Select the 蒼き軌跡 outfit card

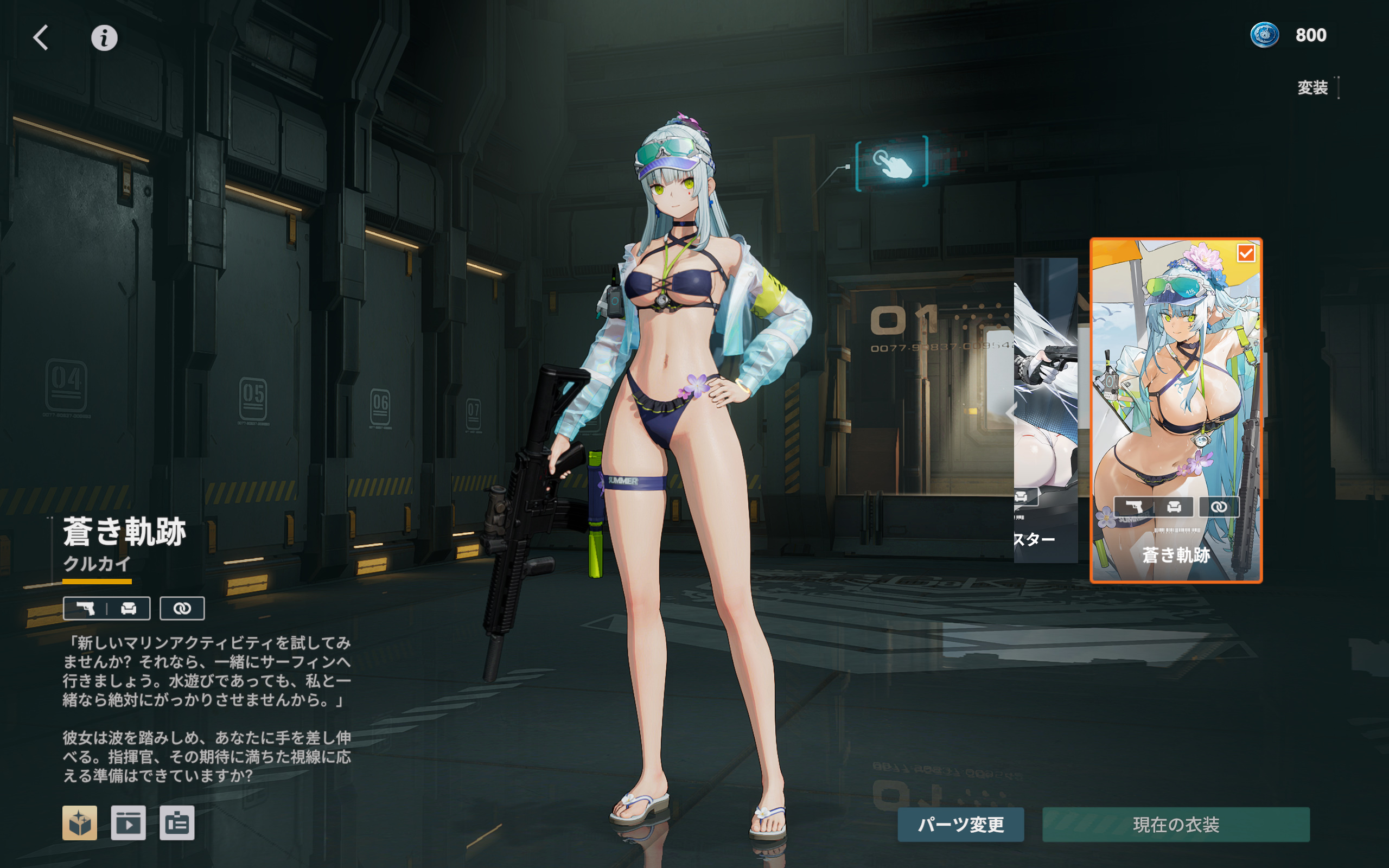(1175, 410)
